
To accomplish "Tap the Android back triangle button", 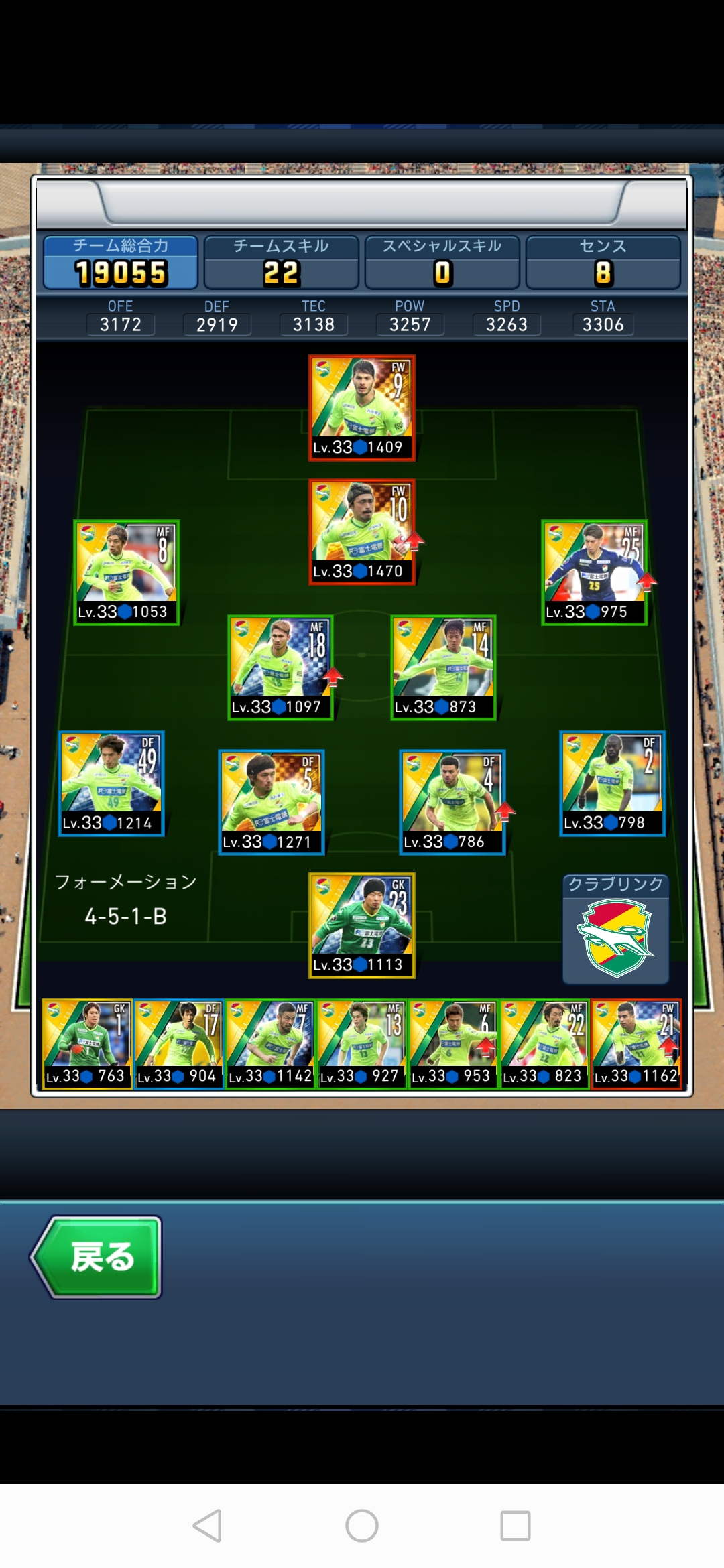I will (207, 1526).
